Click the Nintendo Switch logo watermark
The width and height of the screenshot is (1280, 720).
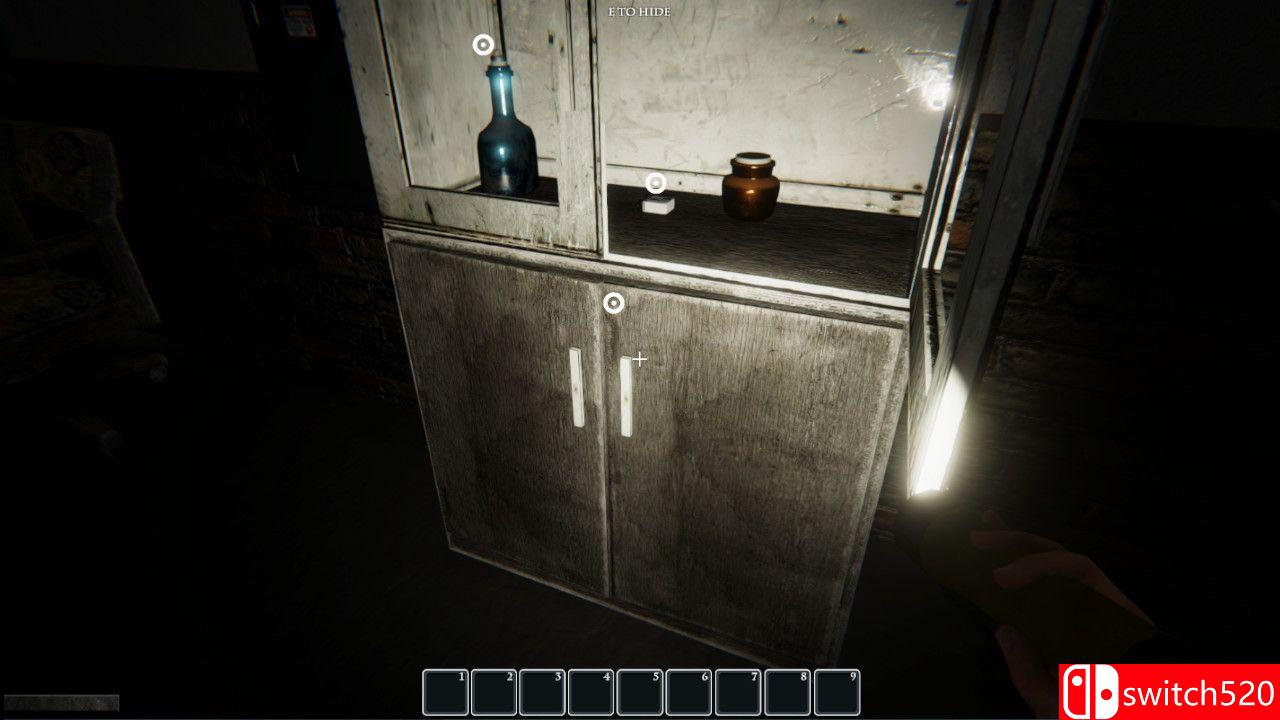point(1090,689)
